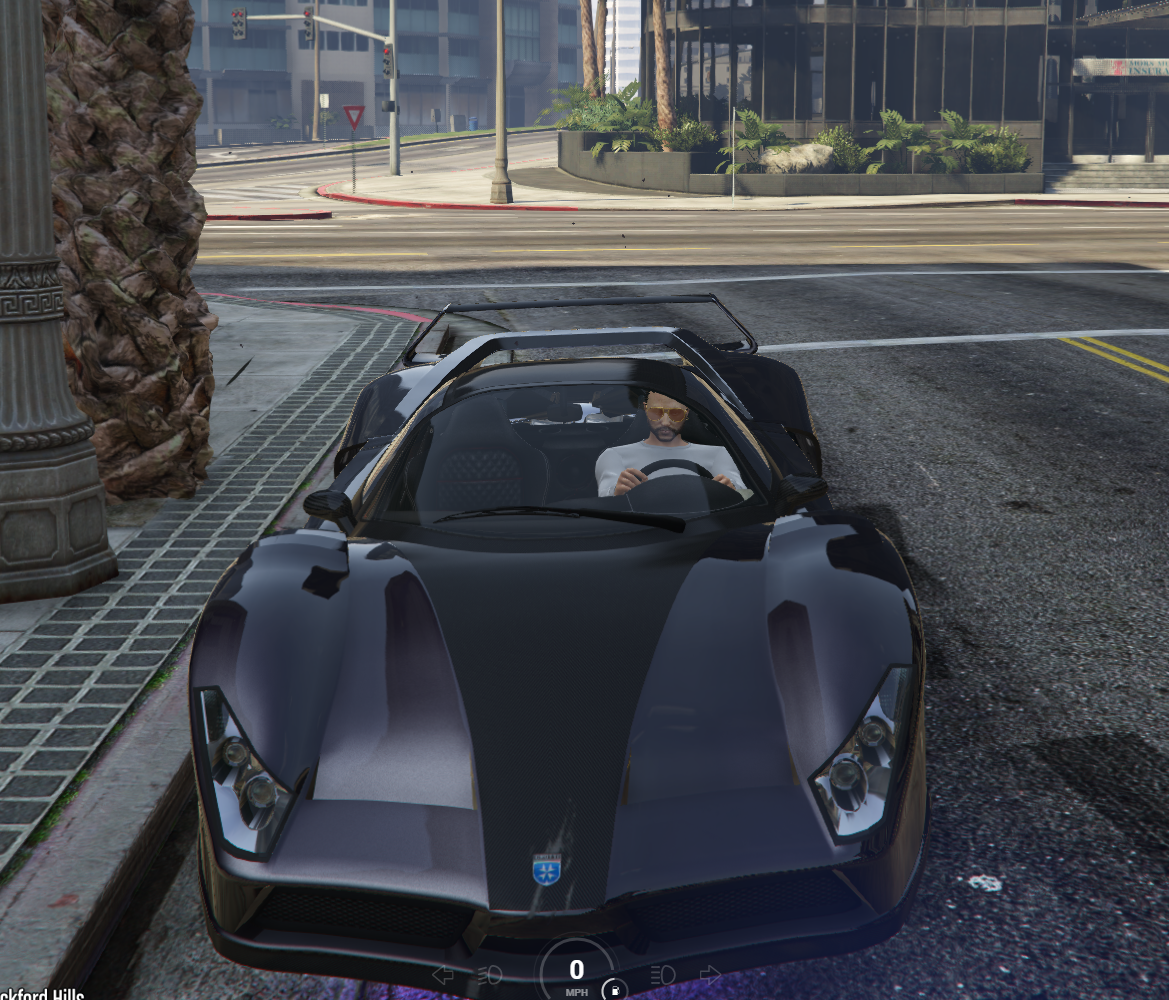Click the left turn signal arrow icon
The image size is (1169, 1000).
(x=443, y=974)
